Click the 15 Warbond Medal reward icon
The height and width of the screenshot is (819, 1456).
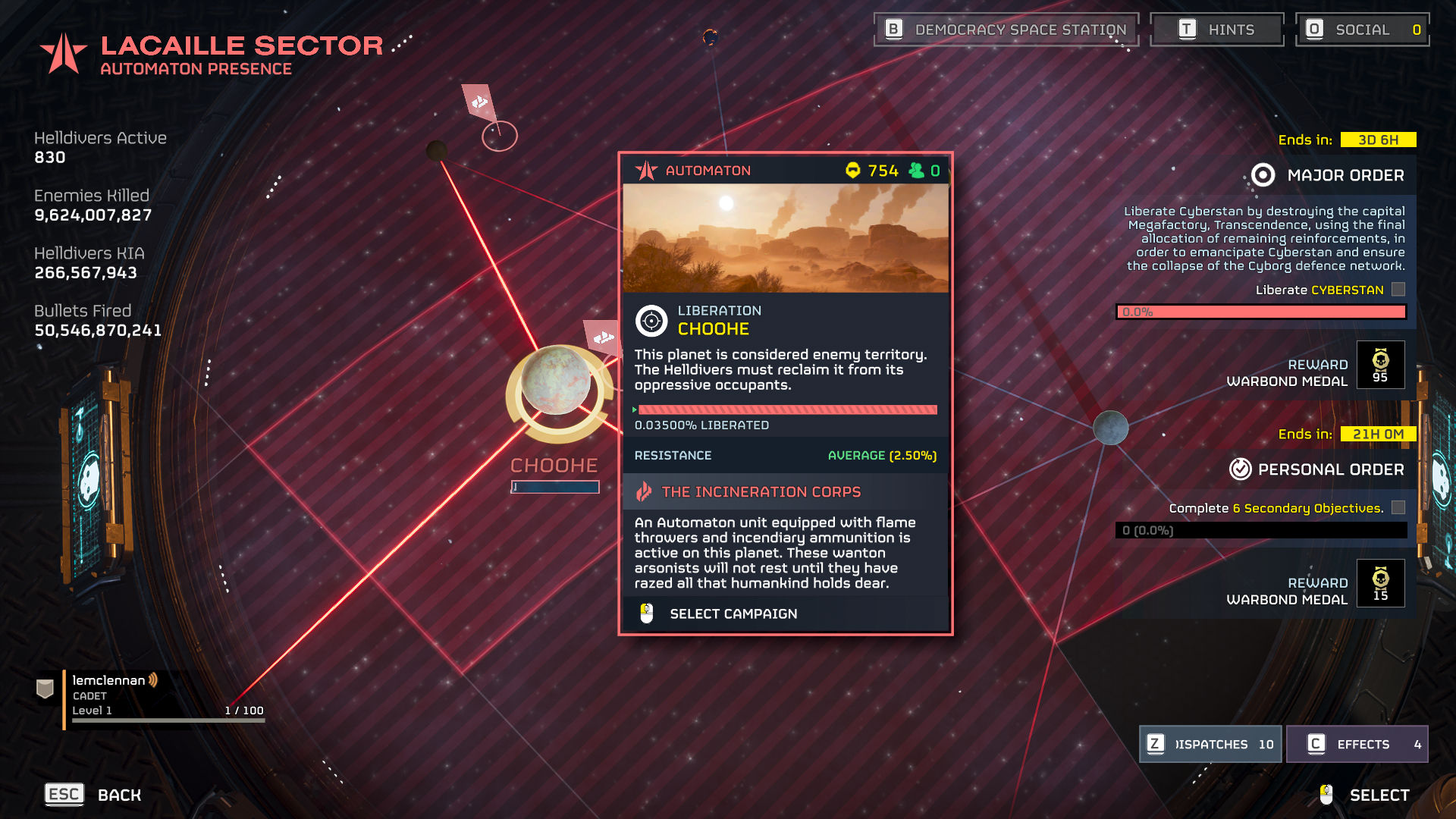1380,583
